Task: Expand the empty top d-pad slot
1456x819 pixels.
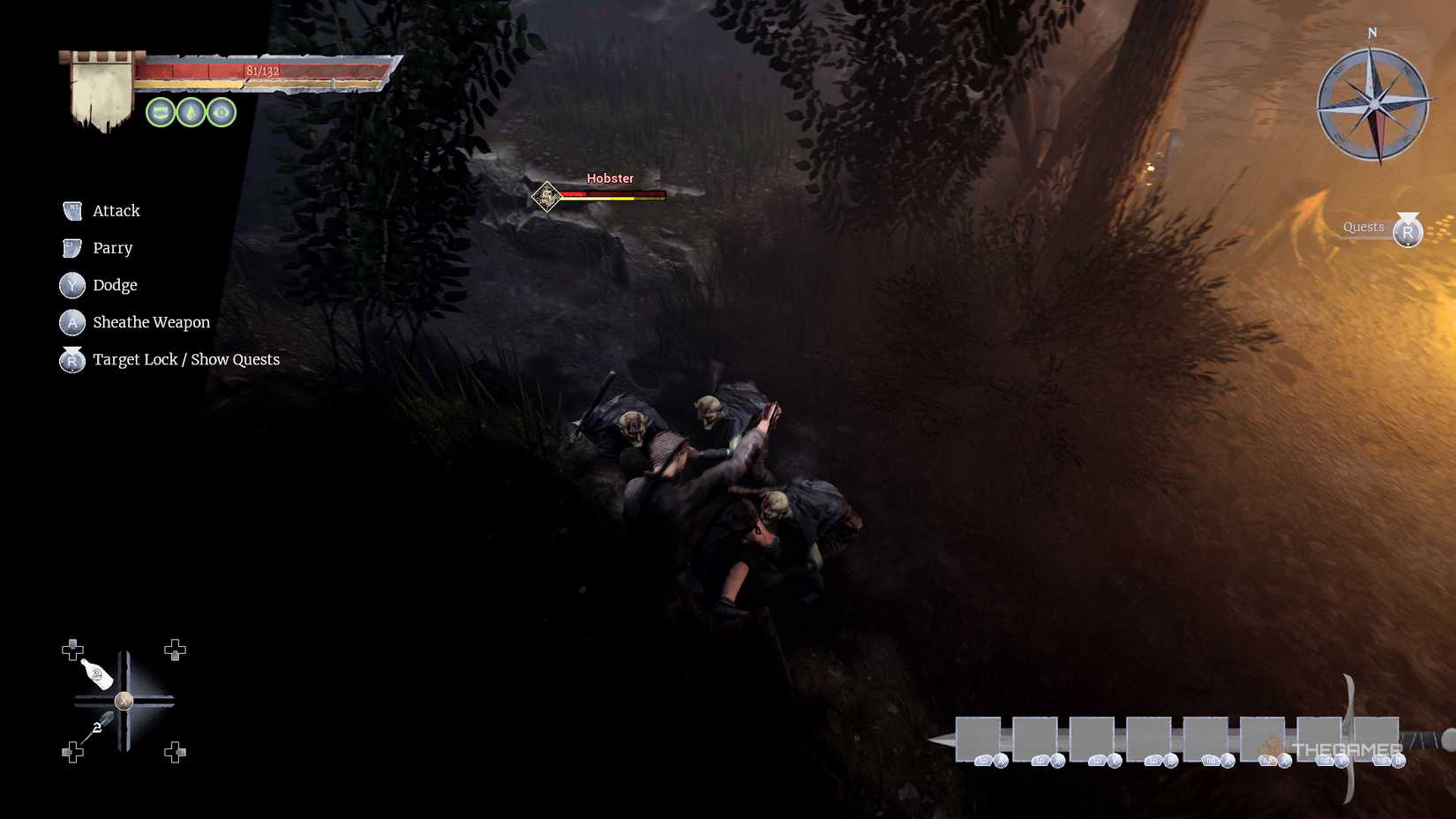Action: 176,650
